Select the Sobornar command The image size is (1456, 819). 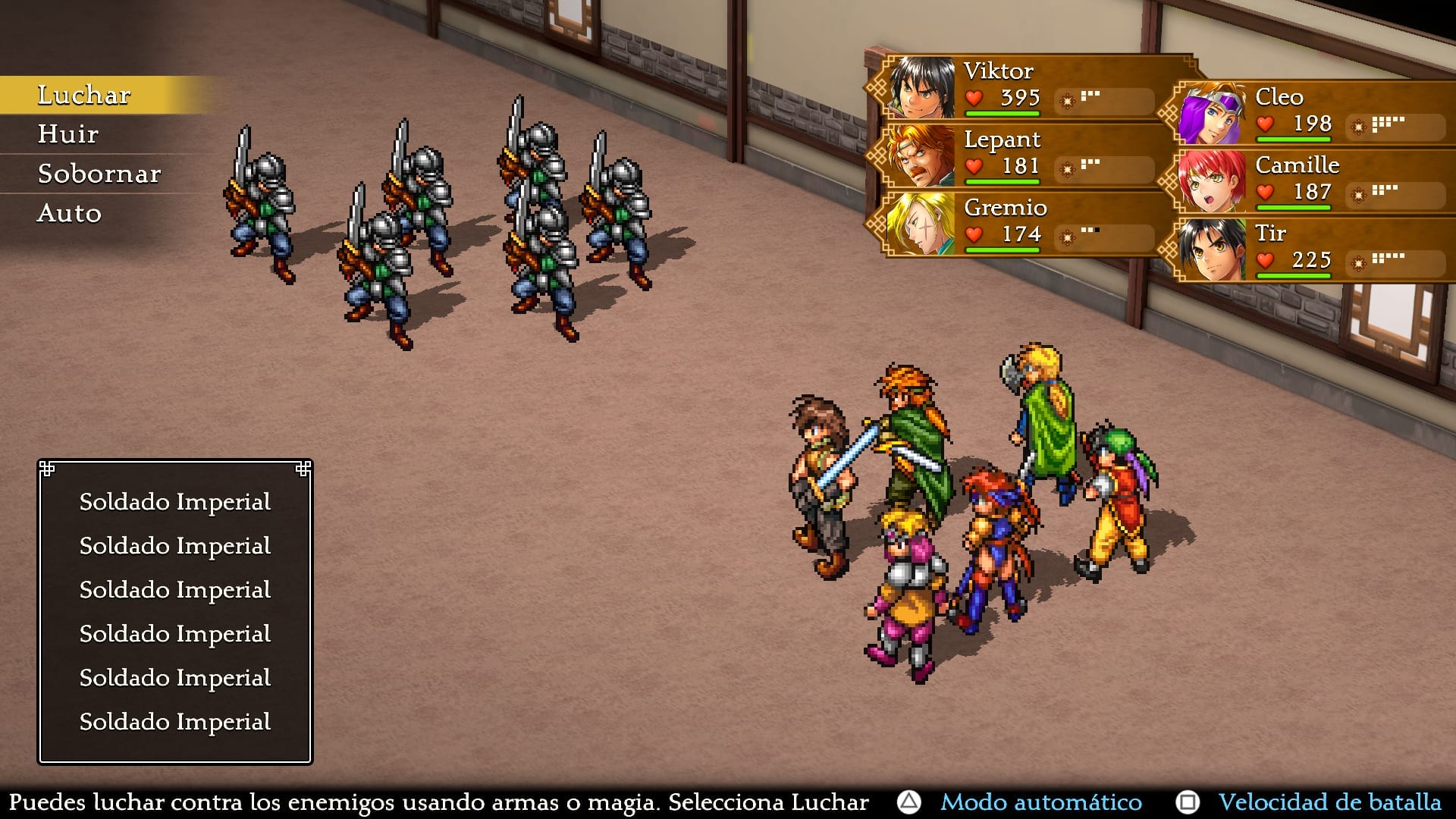tap(99, 174)
